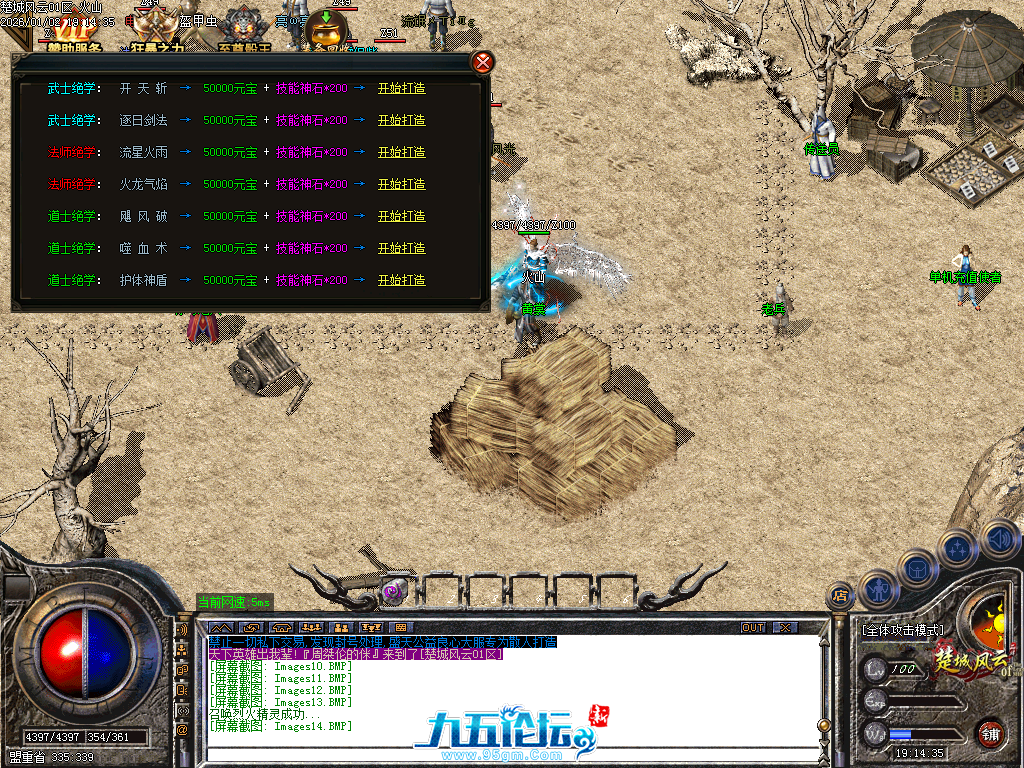This screenshot has width=1024, height=768.
Task: Close the skill forging panel
Action: pos(483,62)
